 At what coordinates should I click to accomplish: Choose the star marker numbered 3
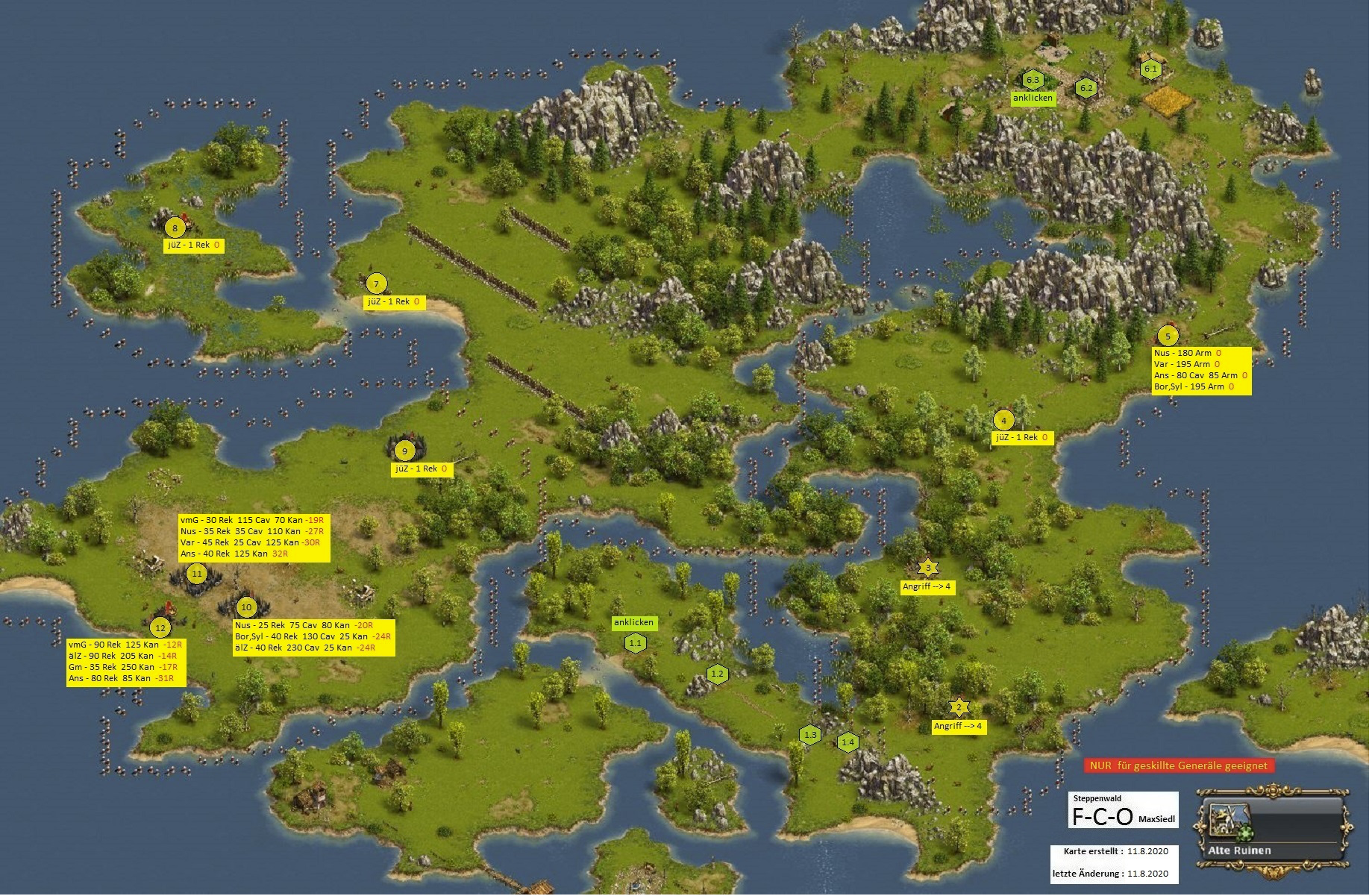coord(928,568)
